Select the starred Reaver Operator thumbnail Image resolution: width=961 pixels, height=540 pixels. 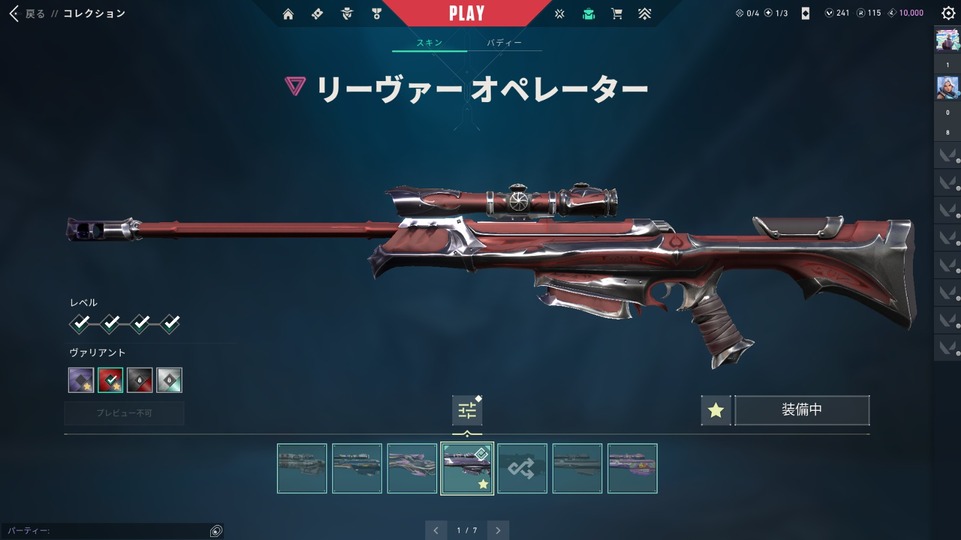[466, 468]
